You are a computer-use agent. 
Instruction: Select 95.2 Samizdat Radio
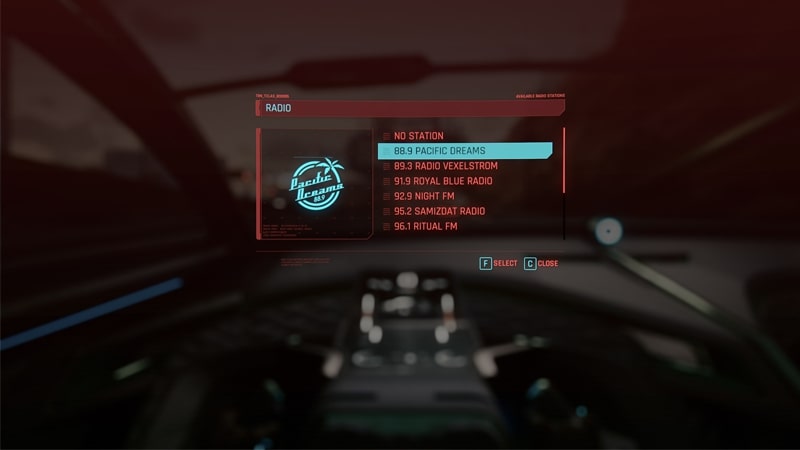click(439, 212)
